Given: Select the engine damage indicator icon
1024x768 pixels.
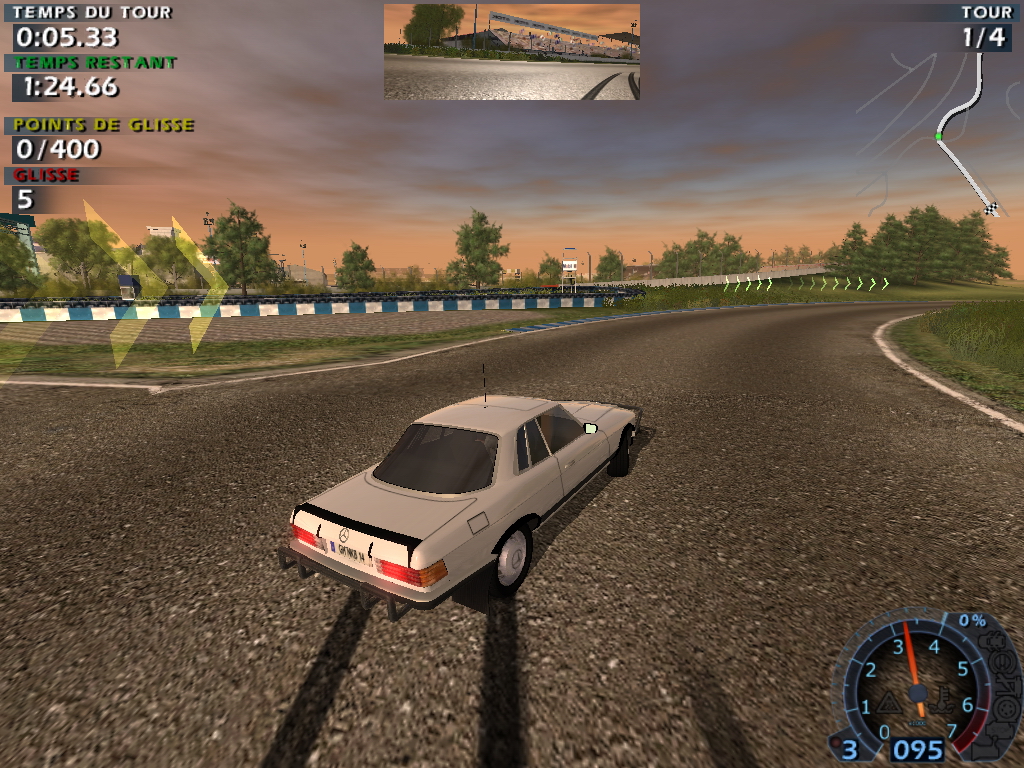Looking at the screenshot, I should click(993, 642).
